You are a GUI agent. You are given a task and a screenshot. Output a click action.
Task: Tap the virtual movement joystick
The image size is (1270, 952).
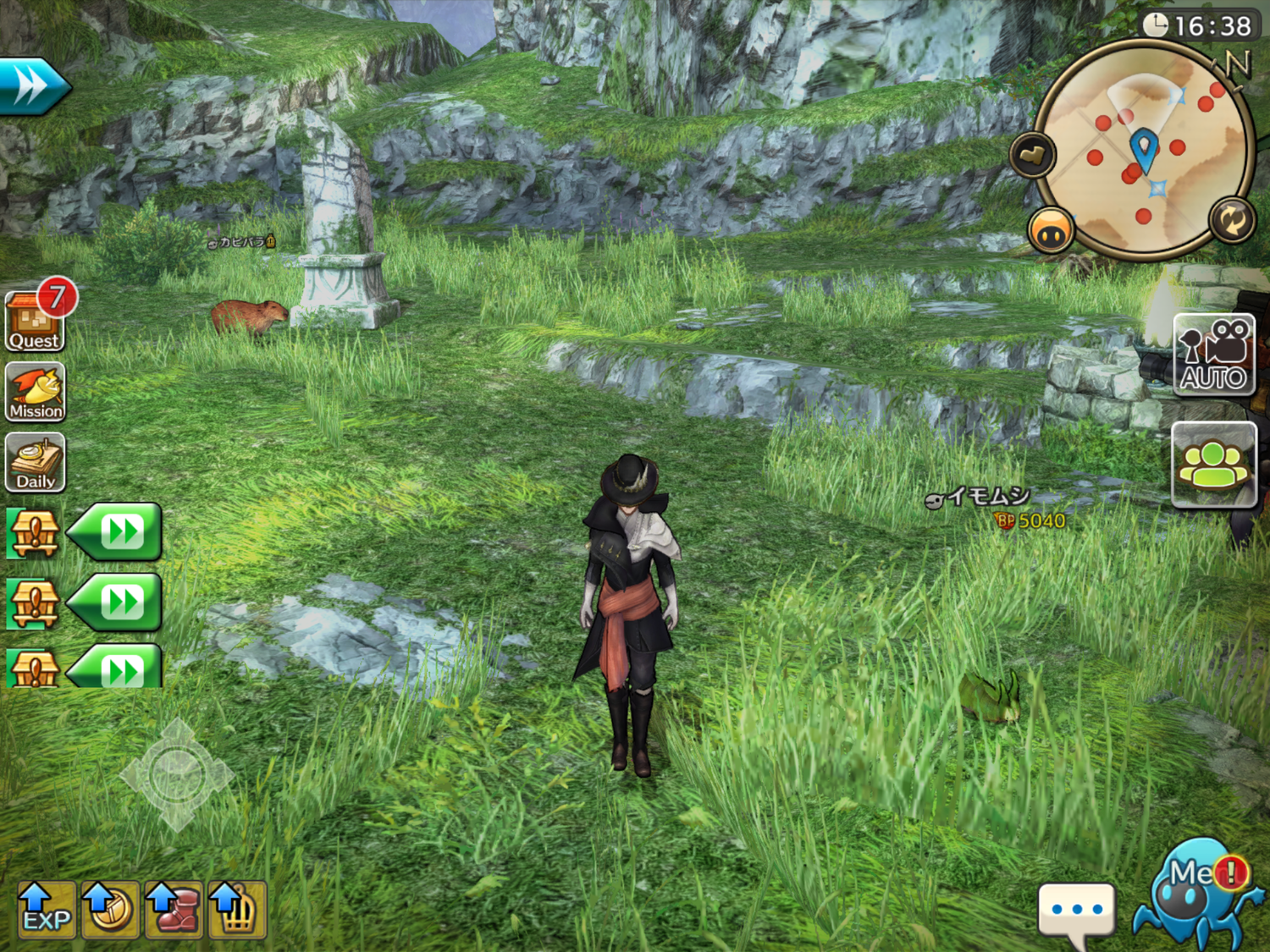[176, 774]
